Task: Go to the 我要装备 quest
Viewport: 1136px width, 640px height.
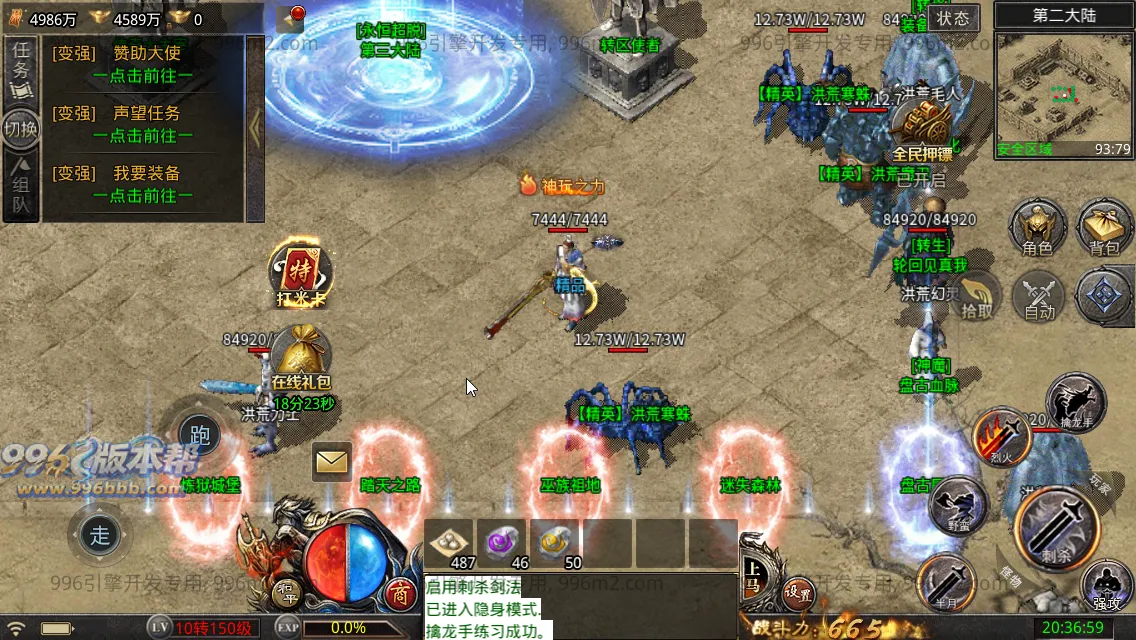Action: [x=143, y=185]
